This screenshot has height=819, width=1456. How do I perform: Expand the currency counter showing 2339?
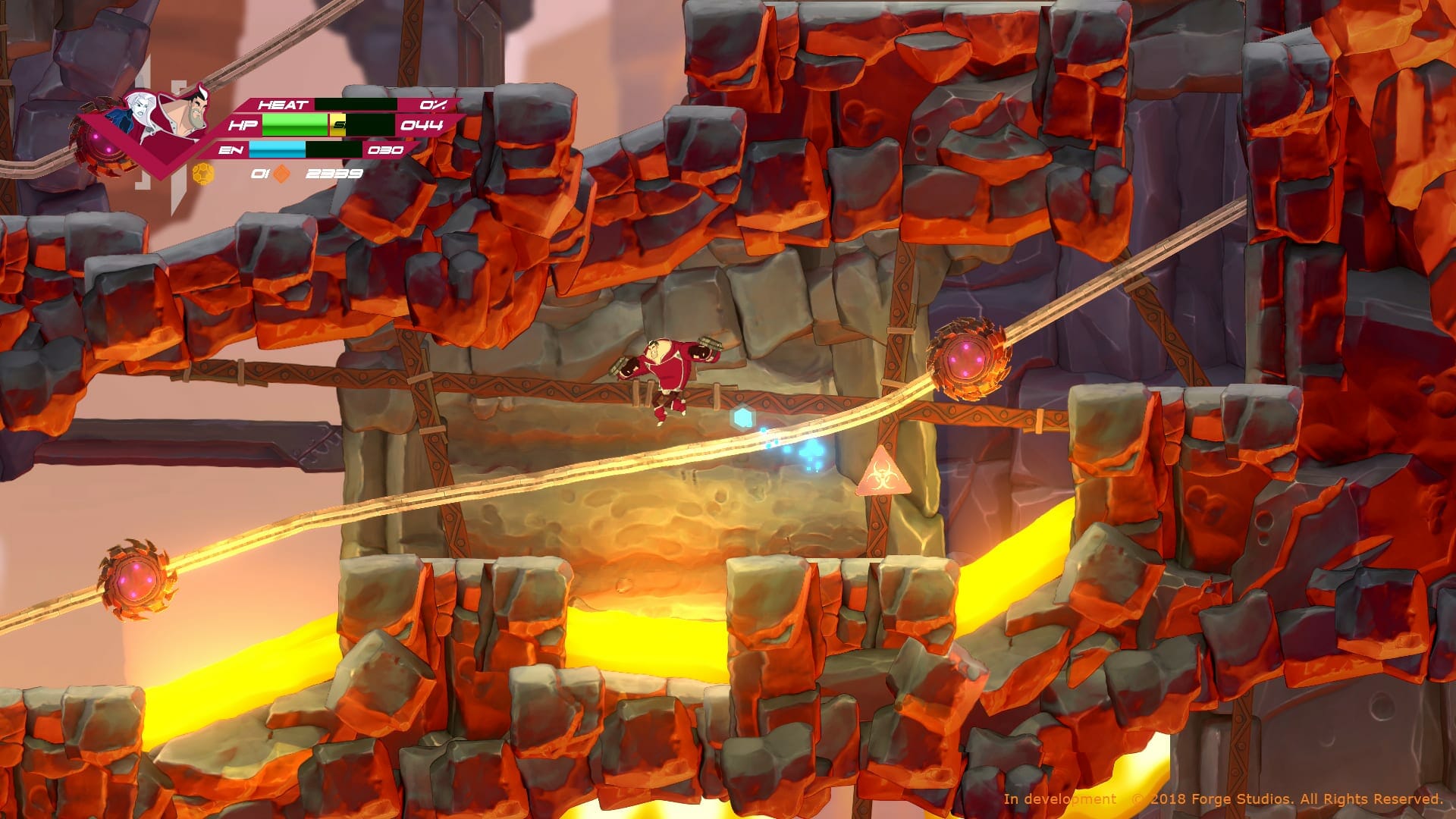point(334,173)
